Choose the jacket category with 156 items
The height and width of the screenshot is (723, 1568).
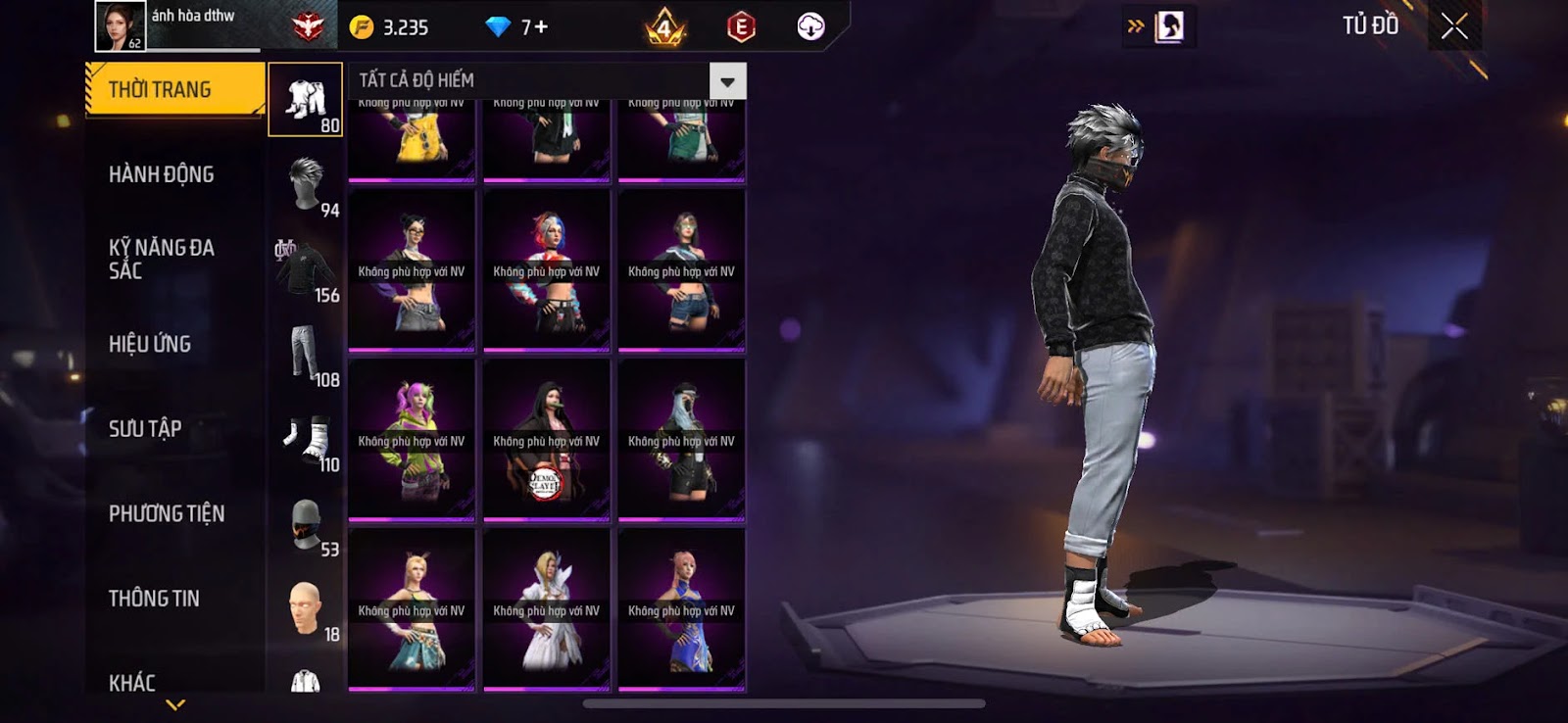pos(305,269)
